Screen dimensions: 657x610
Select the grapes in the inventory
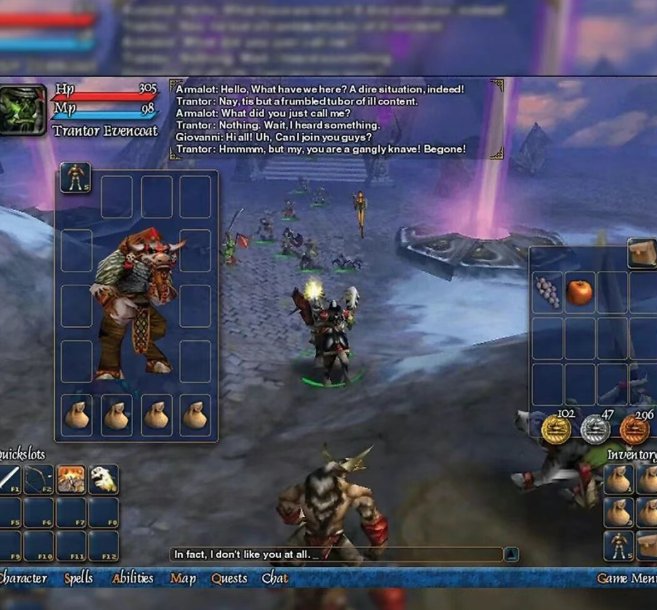coord(547,292)
